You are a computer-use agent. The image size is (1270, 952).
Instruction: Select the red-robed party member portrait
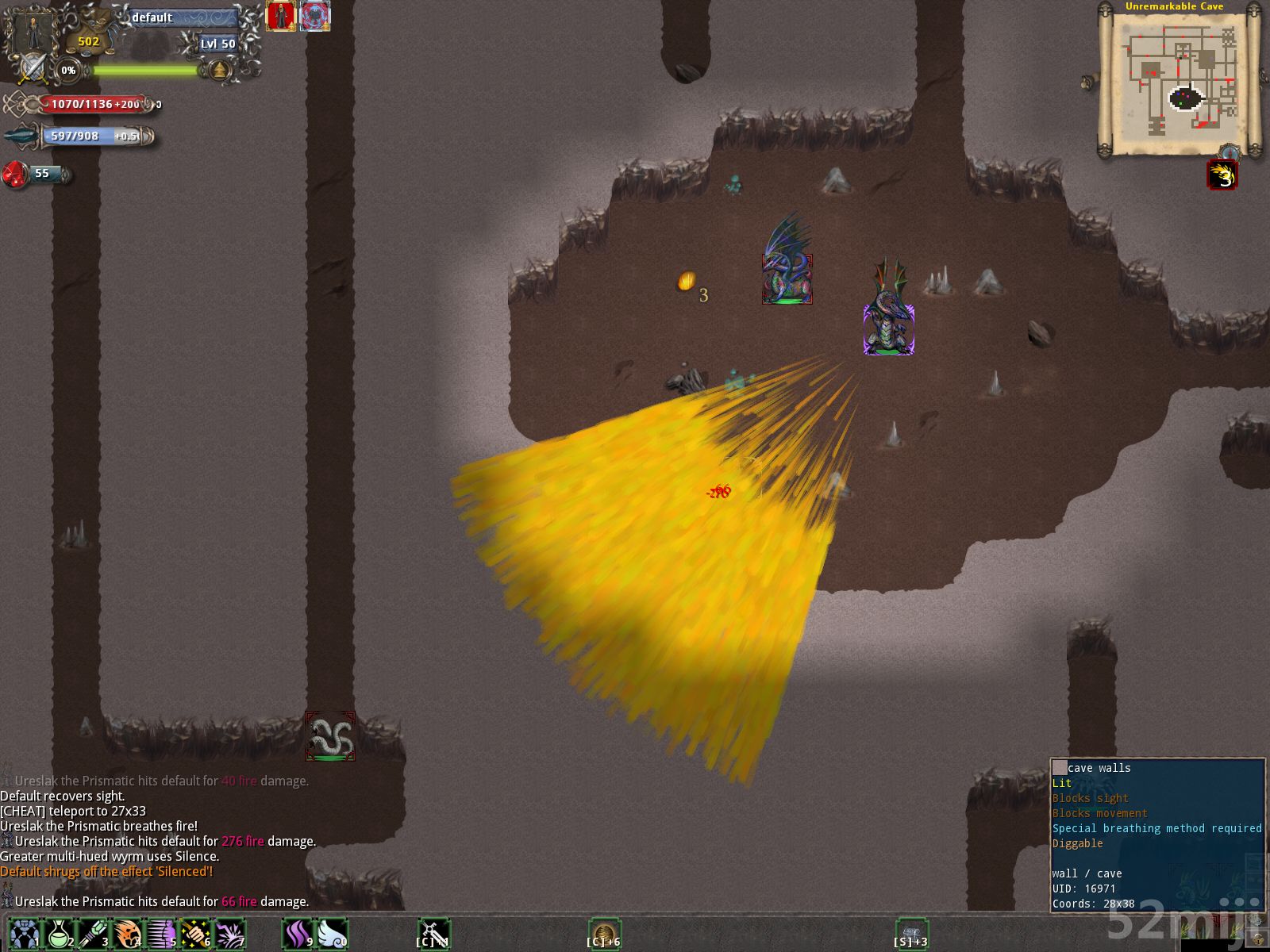tap(280, 16)
